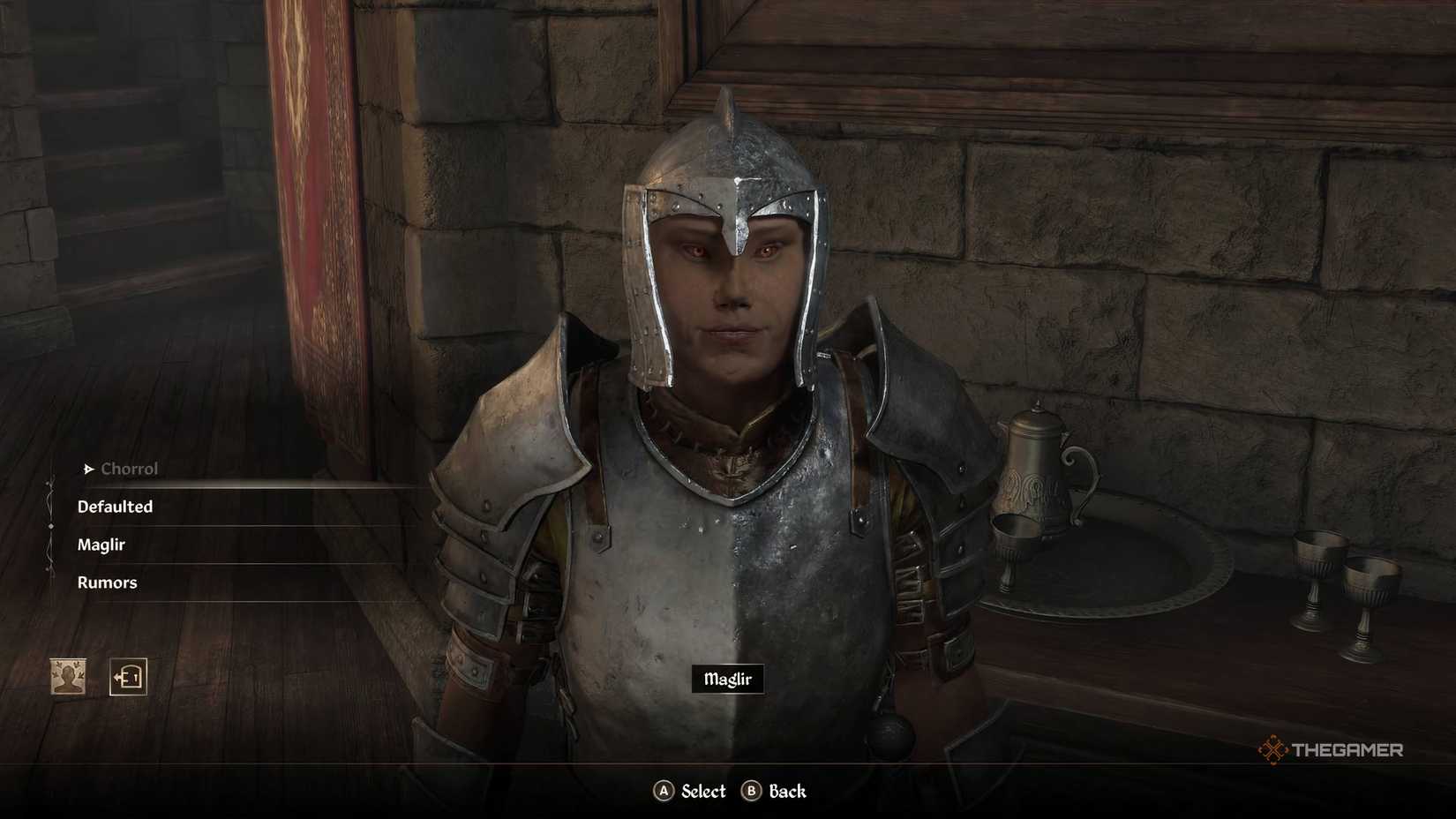This screenshot has width=1456, height=819.
Task: Expand the Rumors topic list
Action: [107, 582]
